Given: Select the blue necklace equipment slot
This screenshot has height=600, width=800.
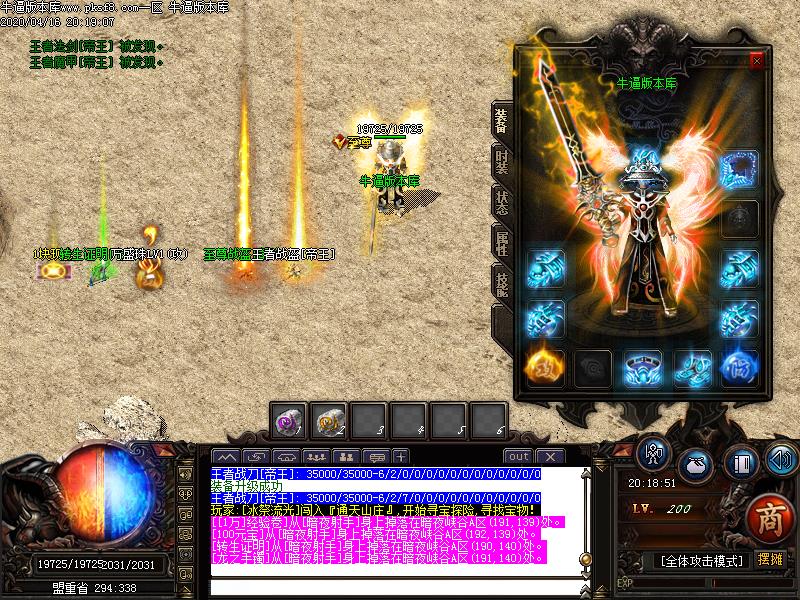Looking at the screenshot, I should pyautogui.click(x=740, y=165).
